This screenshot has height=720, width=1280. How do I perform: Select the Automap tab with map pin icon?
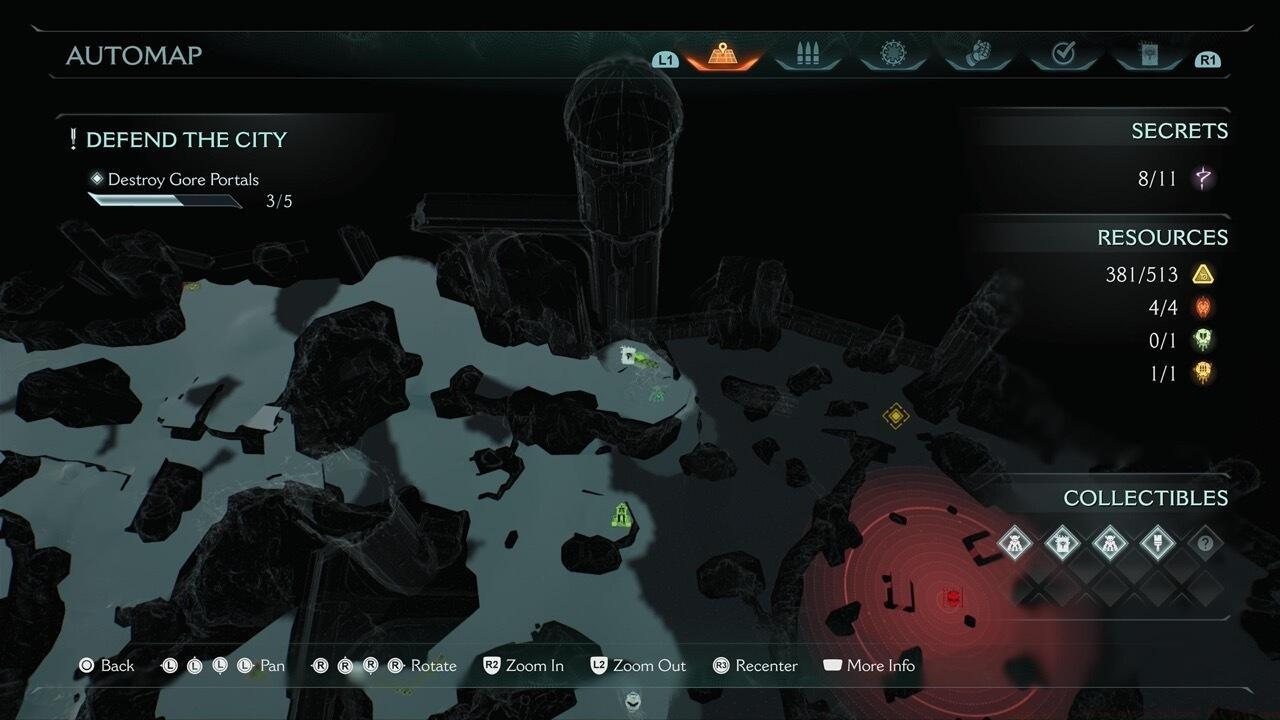coord(723,55)
